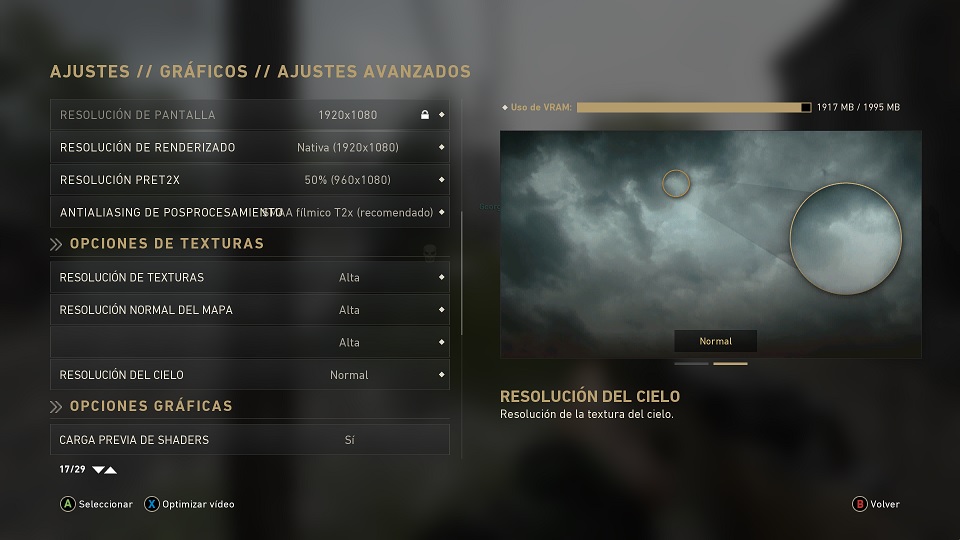Toggle Carga Previa de Shaders
The width and height of the screenshot is (960, 540).
[250, 440]
